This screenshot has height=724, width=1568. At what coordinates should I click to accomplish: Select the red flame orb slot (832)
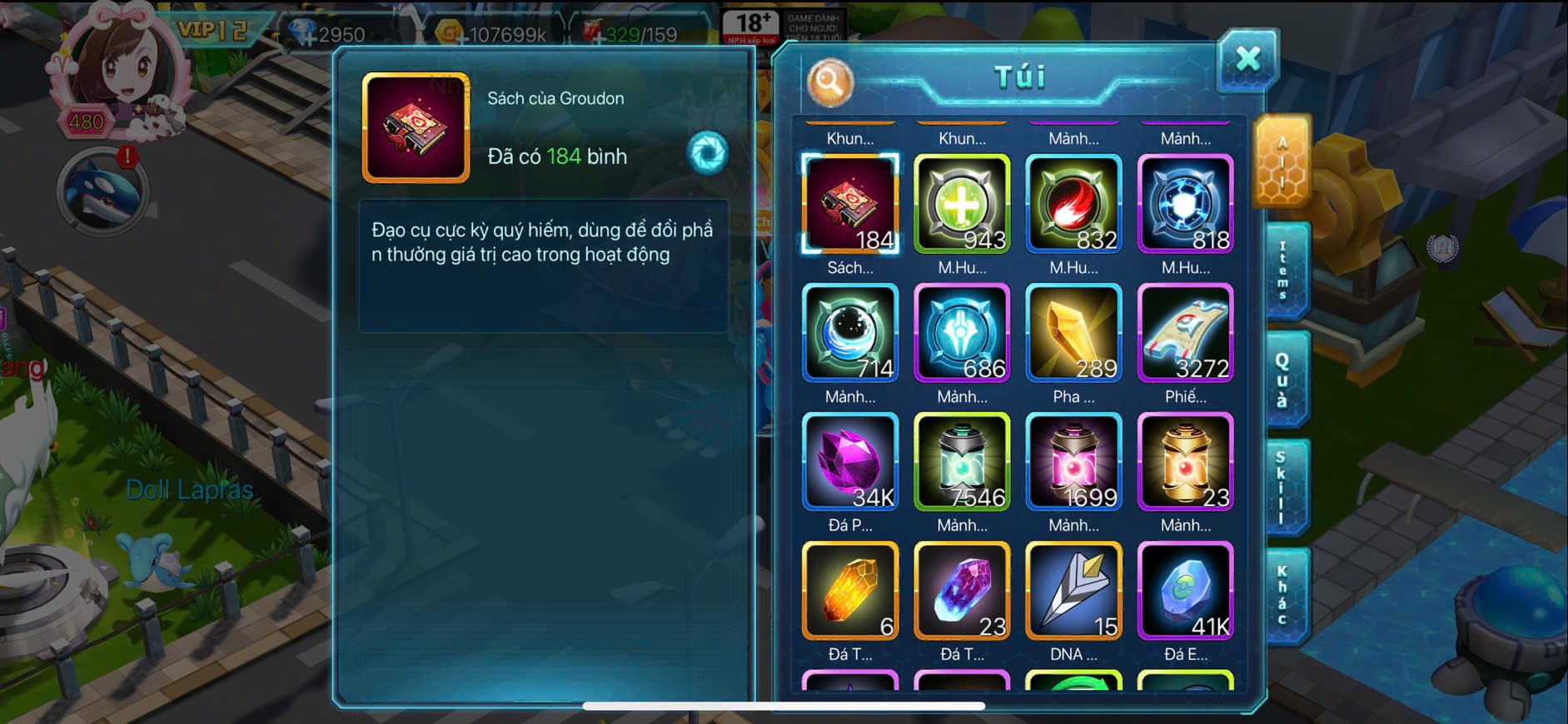click(1073, 203)
